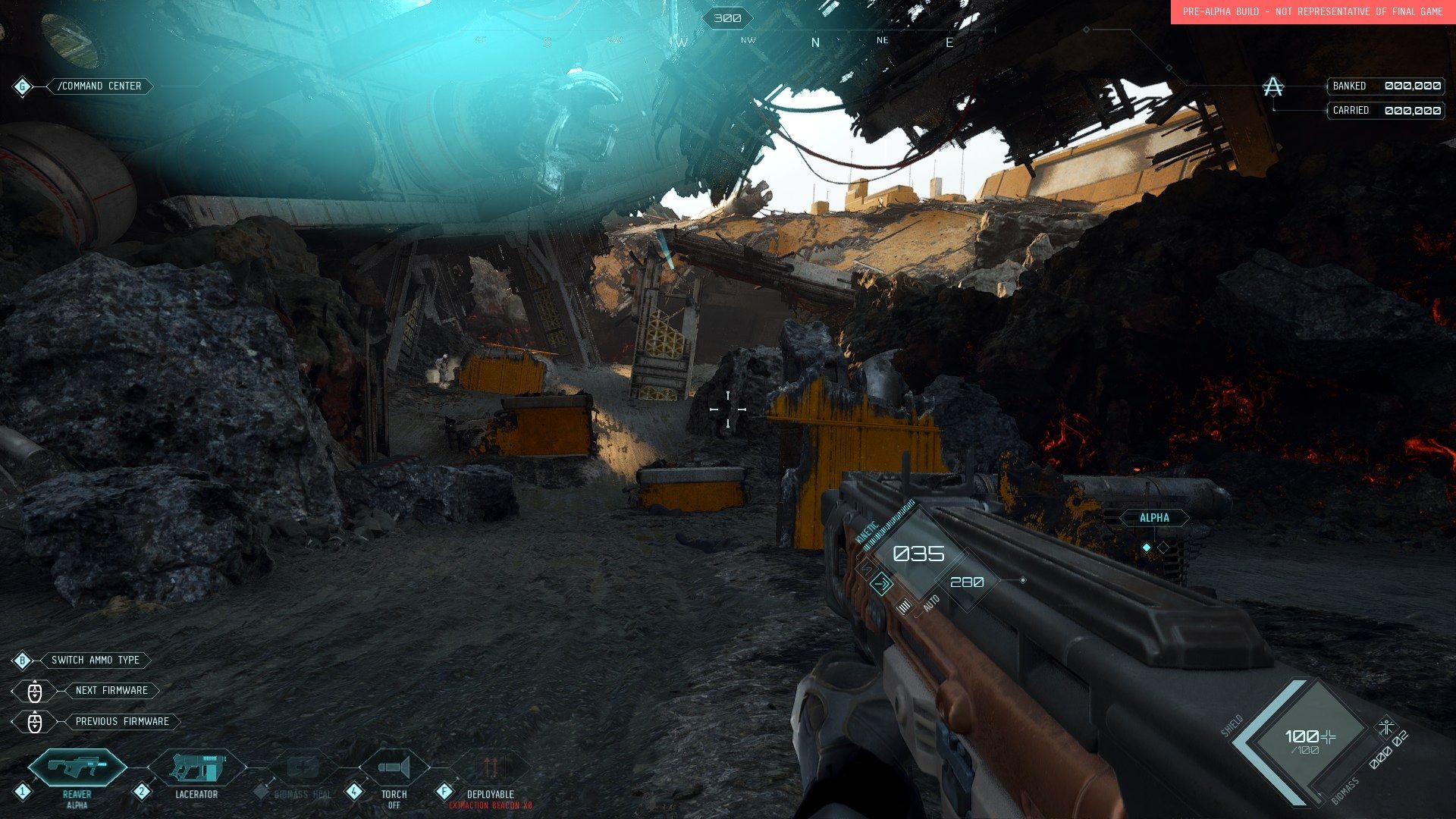Switch to the Lacerator weapon slot
The width and height of the screenshot is (1456, 819).
(196, 769)
